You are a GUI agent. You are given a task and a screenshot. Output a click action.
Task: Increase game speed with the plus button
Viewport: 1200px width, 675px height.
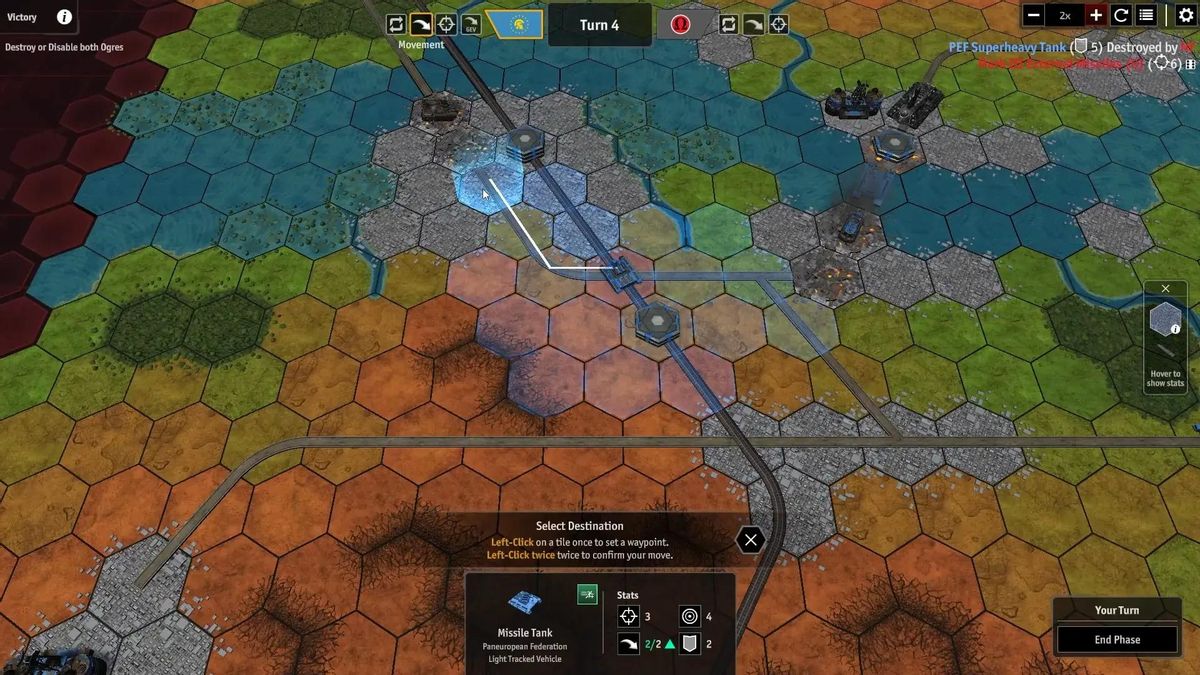[1096, 15]
